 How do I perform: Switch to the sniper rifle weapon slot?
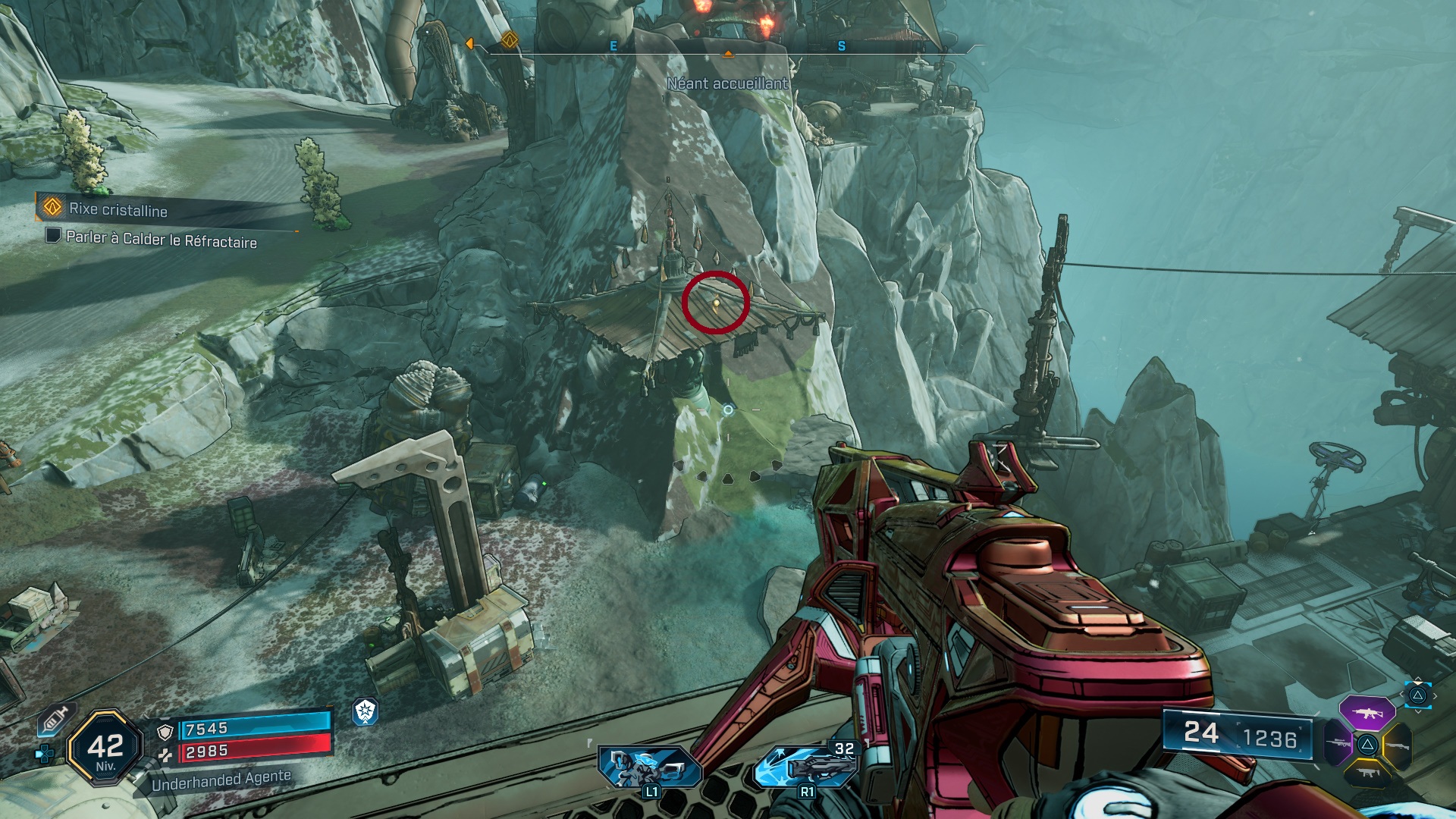(1337, 743)
